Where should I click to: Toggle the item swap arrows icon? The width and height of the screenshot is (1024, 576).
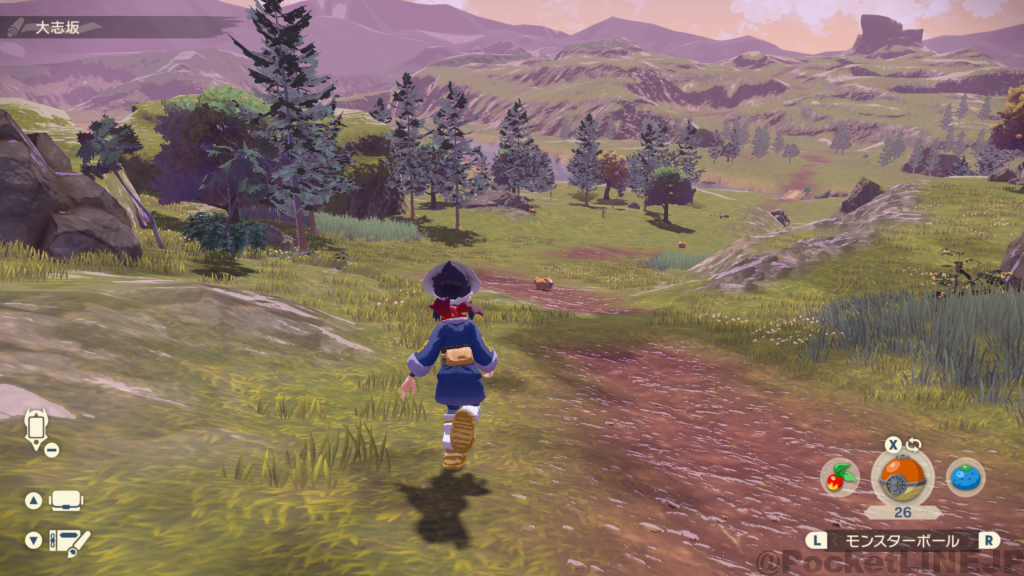click(913, 445)
